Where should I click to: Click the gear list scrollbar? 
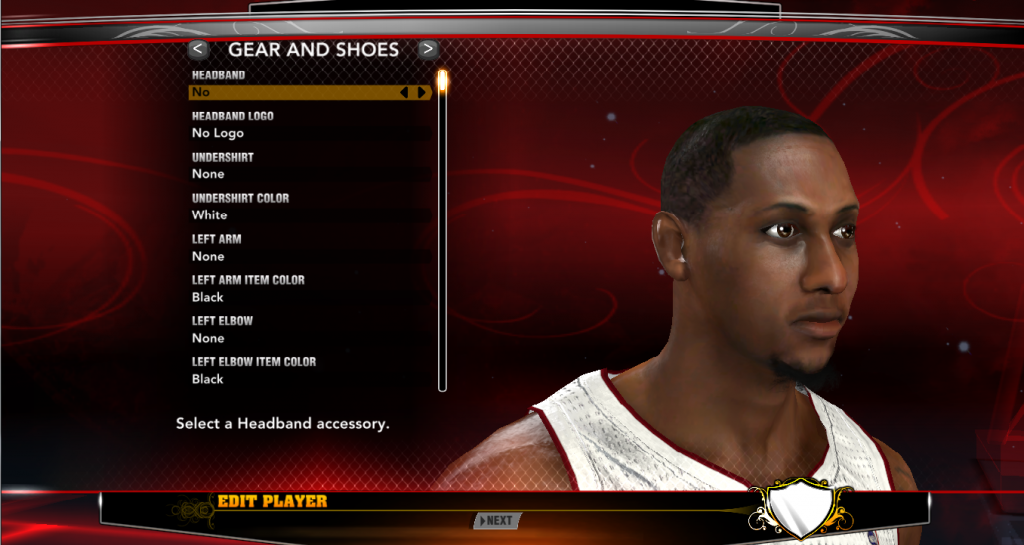442,230
